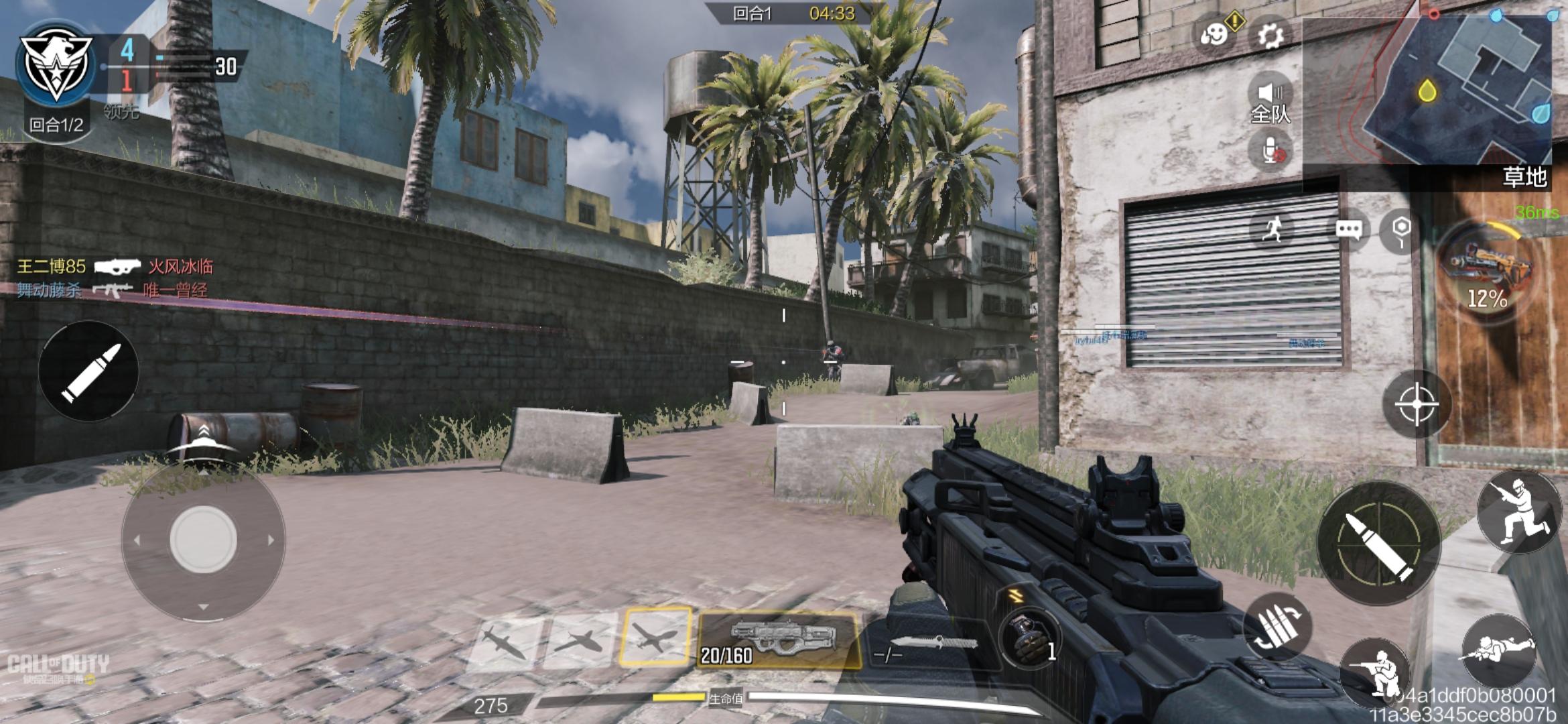This screenshot has width=1568, height=724.
Task: Activate the highlighted scorestreak plane slot
Action: click(655, 636)
